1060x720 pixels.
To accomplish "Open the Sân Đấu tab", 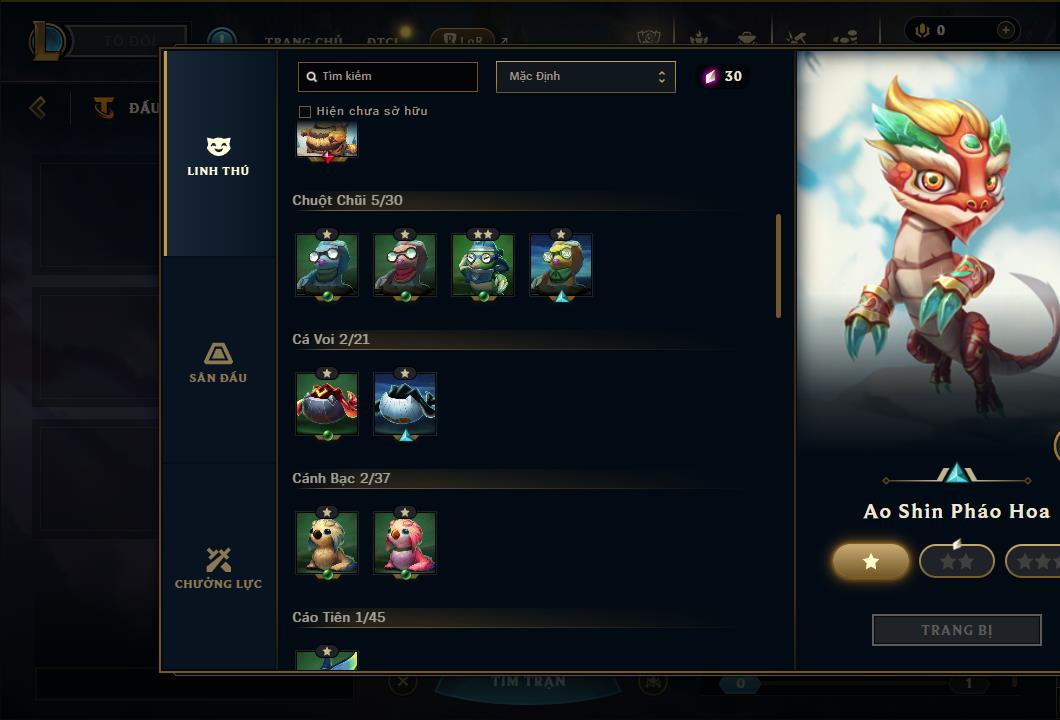I will point(218,361).
